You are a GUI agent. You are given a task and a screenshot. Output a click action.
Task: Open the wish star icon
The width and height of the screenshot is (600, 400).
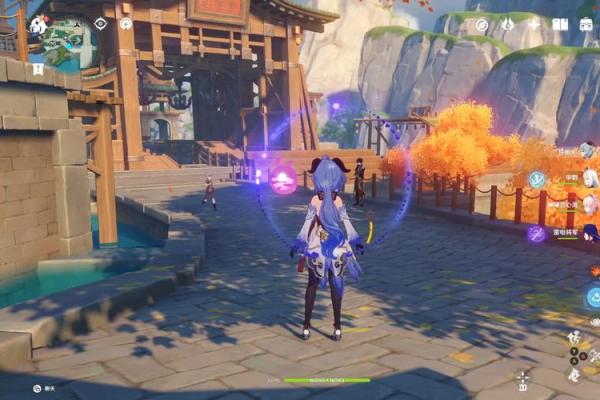click(533, 24)
